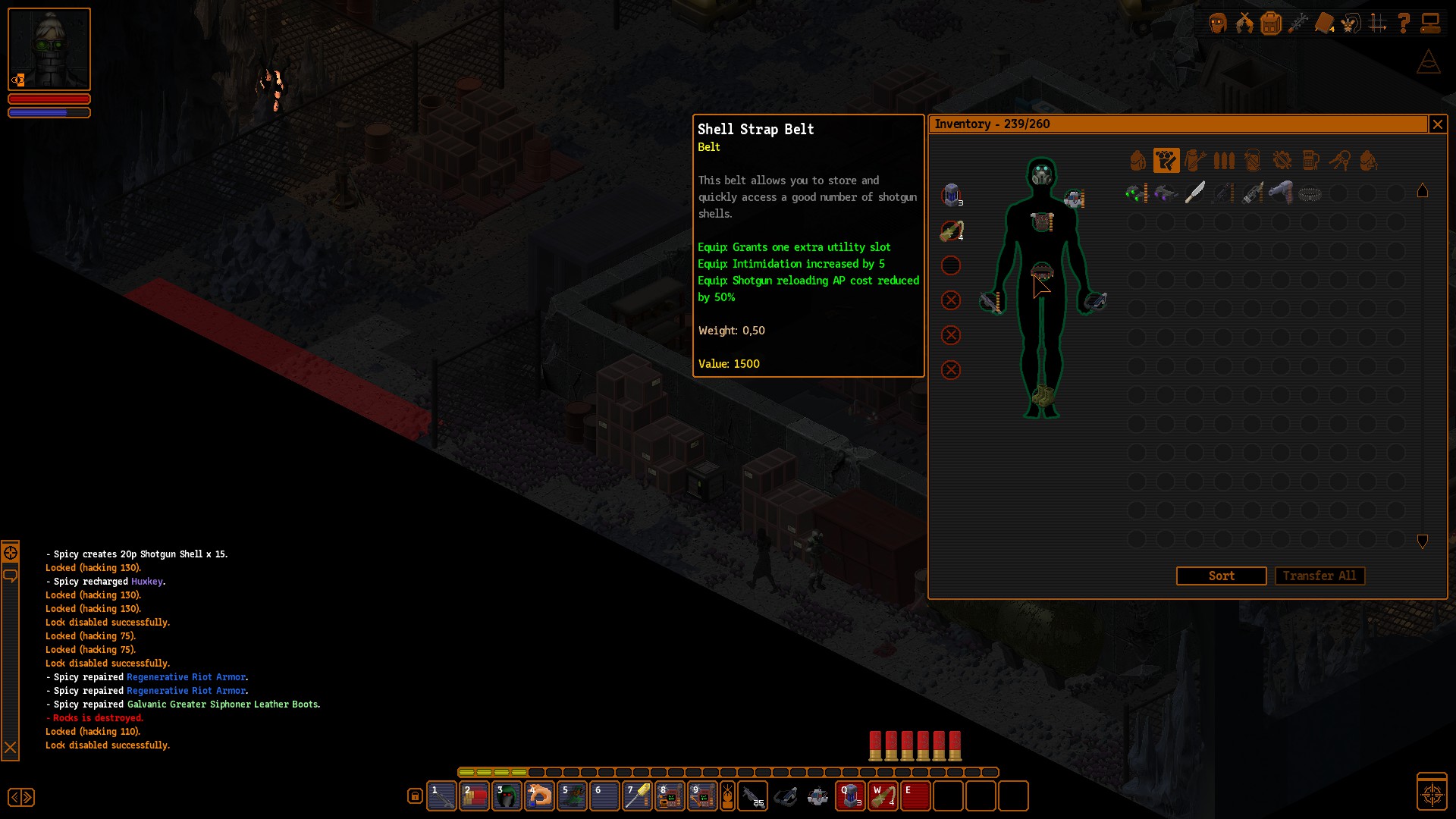Select the equipped riot armor chest slot
This screenshot has width=1456, height=819.
click(x=1042, y=222)
